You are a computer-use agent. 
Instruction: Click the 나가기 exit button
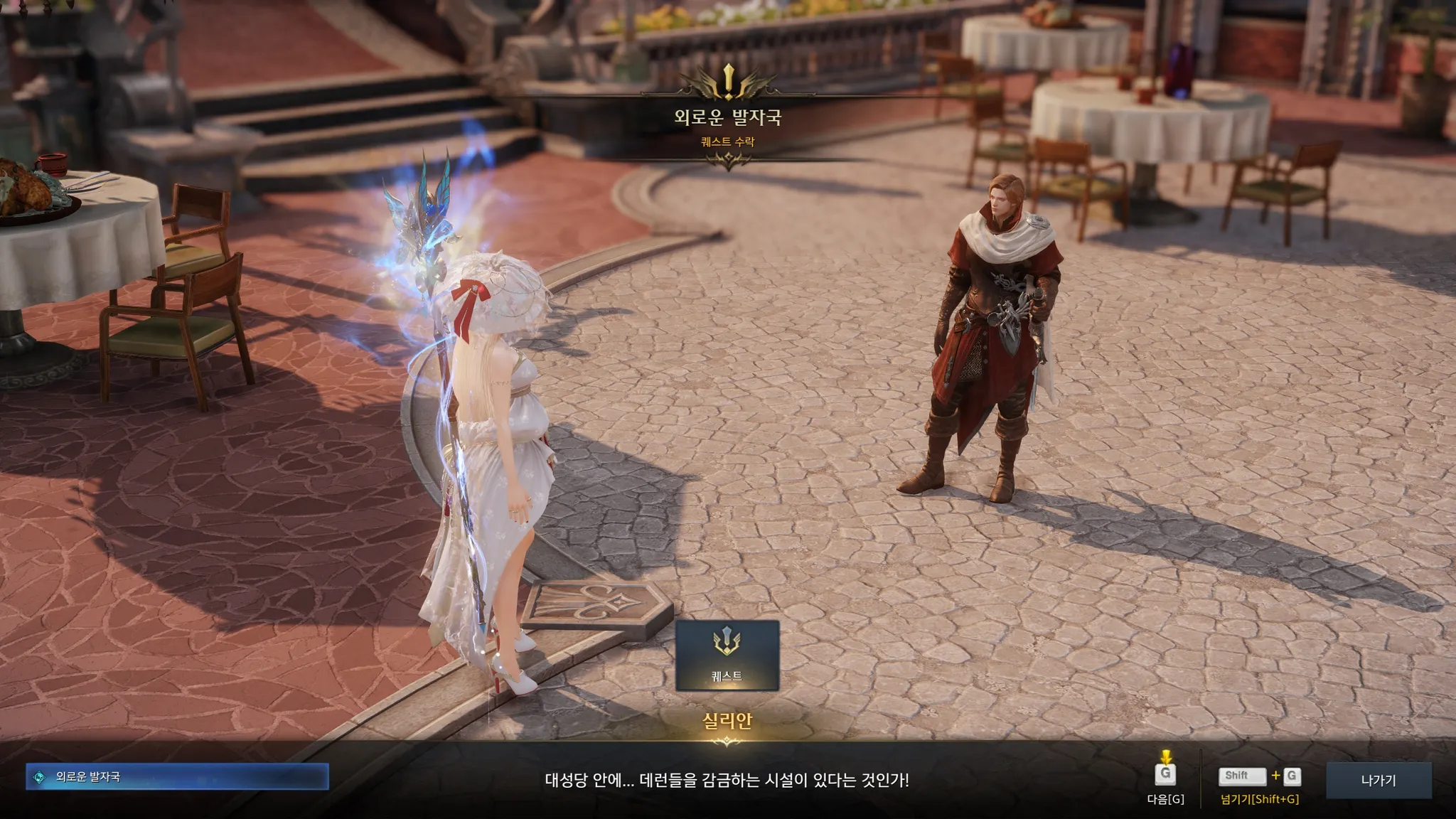(x=1378, y=780)
